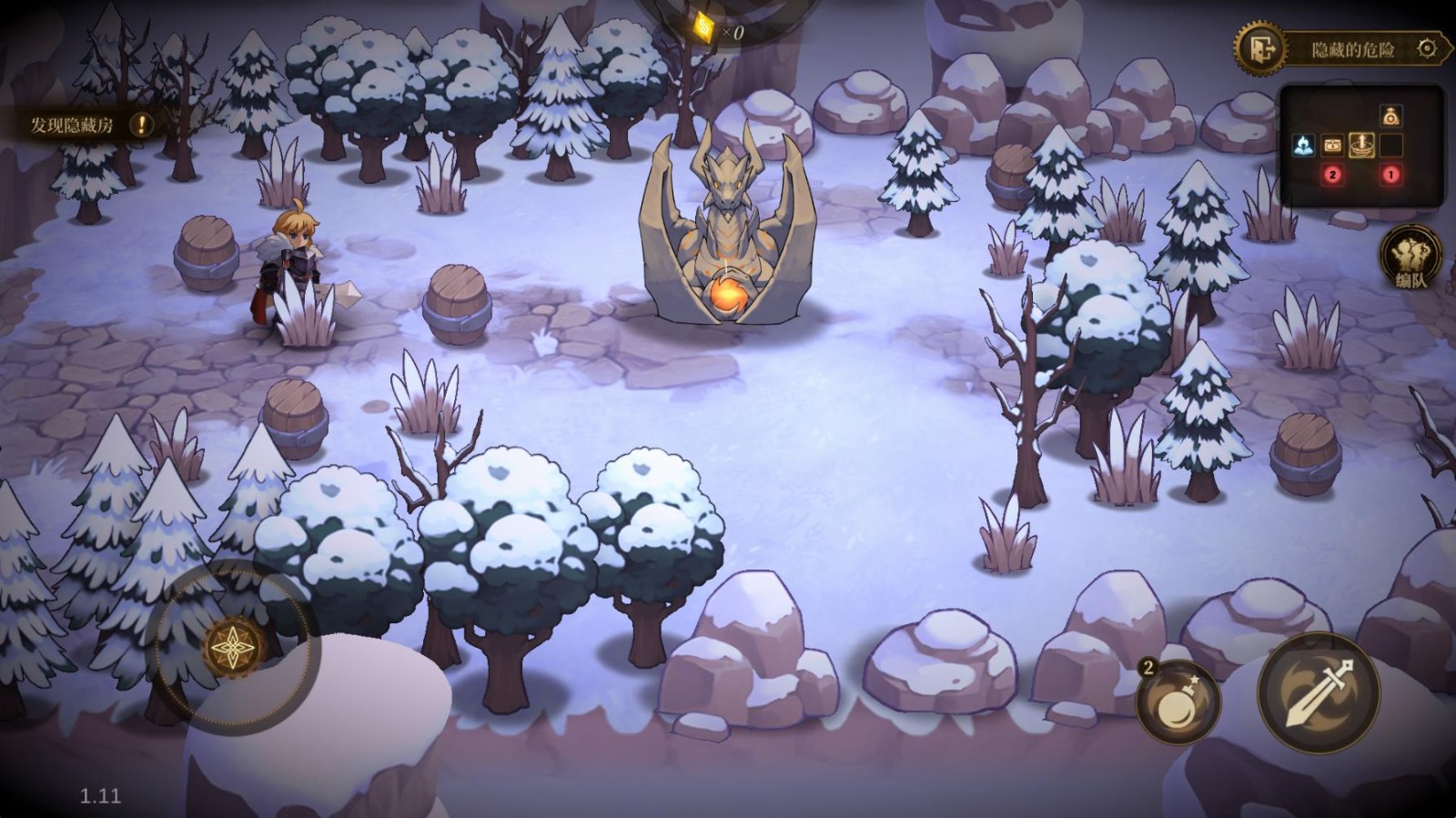Open settings via the gear icon
The image size is (1456, 818).
pos(1426,48)
